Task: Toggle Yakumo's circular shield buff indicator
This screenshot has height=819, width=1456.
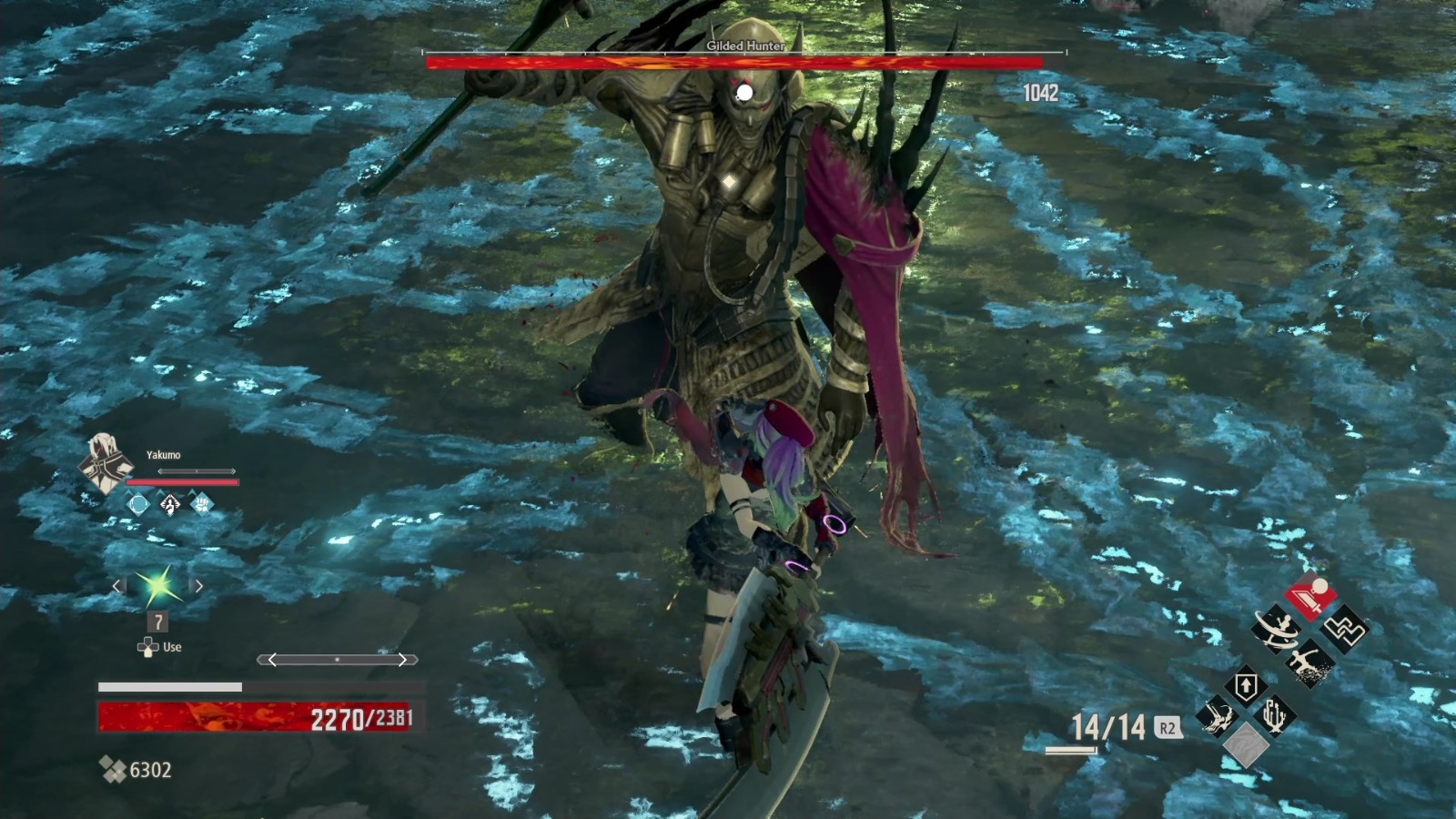Action: tap(136, 504)
